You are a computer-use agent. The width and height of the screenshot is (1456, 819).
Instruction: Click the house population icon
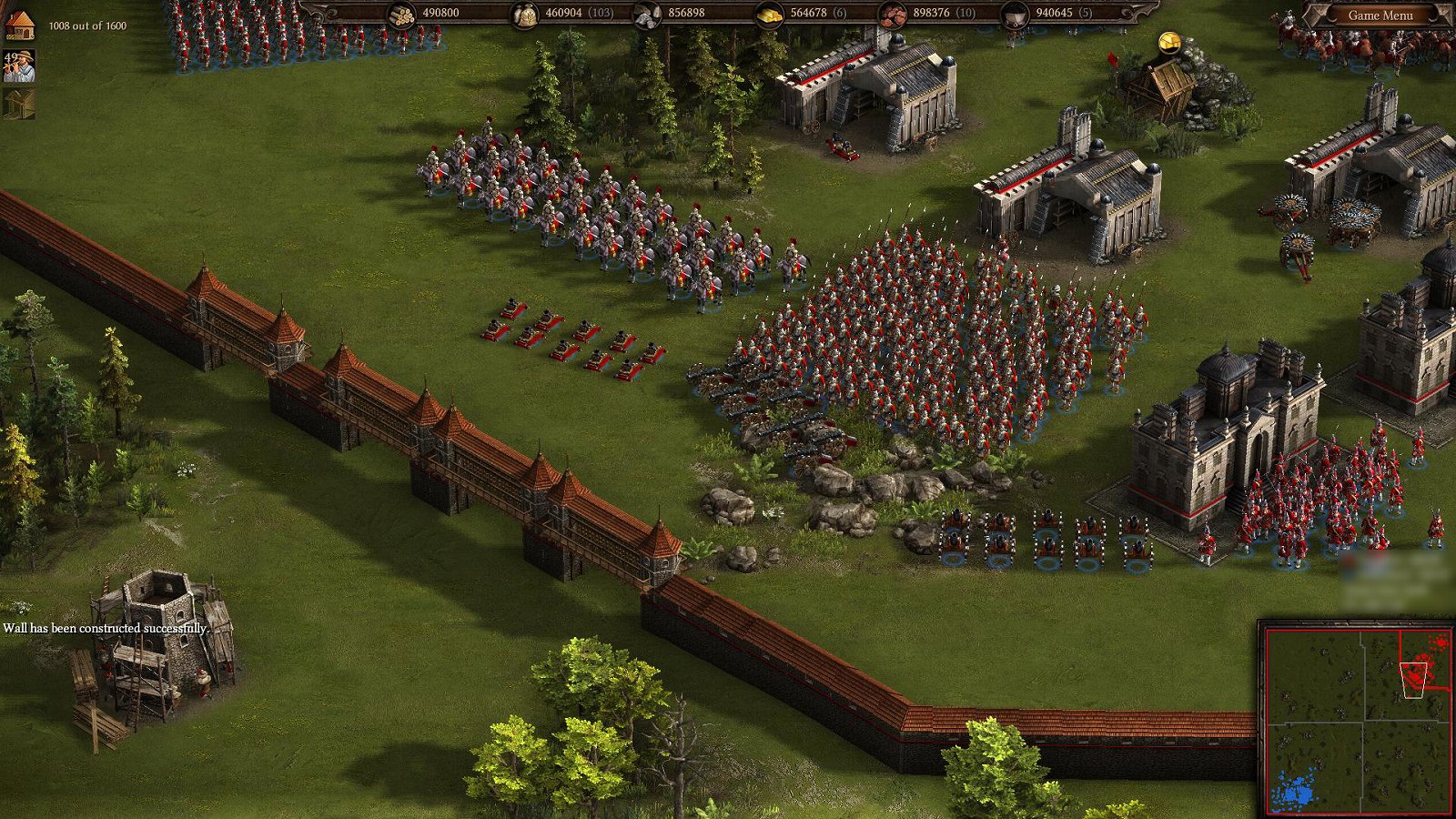20,25
